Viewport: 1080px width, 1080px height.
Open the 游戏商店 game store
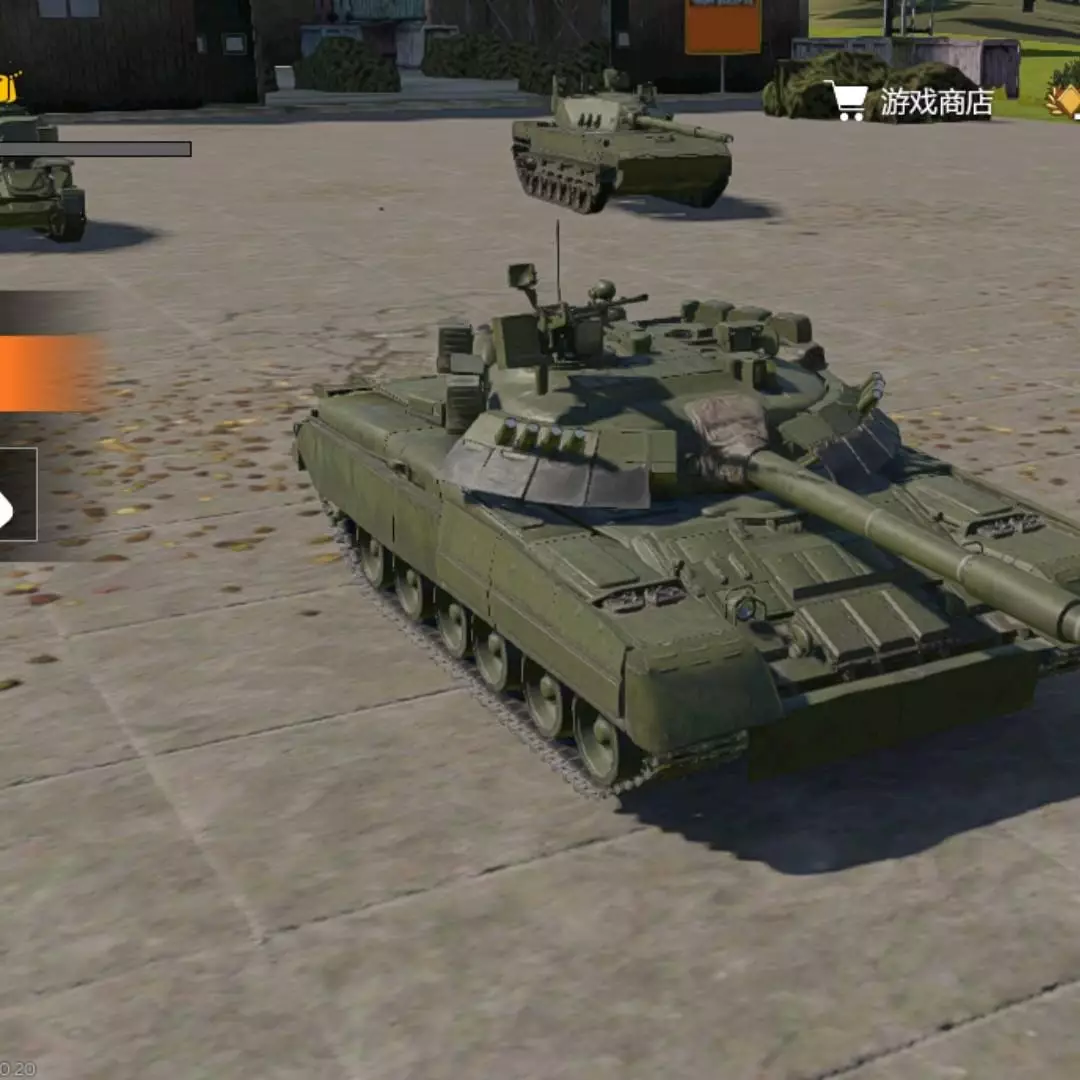click(910, 102)
